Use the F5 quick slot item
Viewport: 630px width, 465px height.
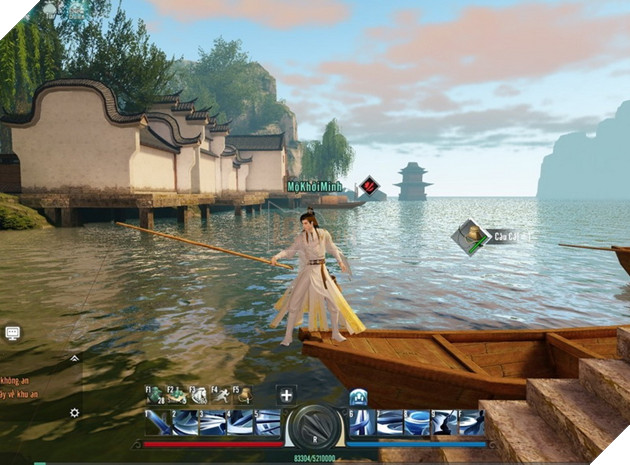coord(242,395)
